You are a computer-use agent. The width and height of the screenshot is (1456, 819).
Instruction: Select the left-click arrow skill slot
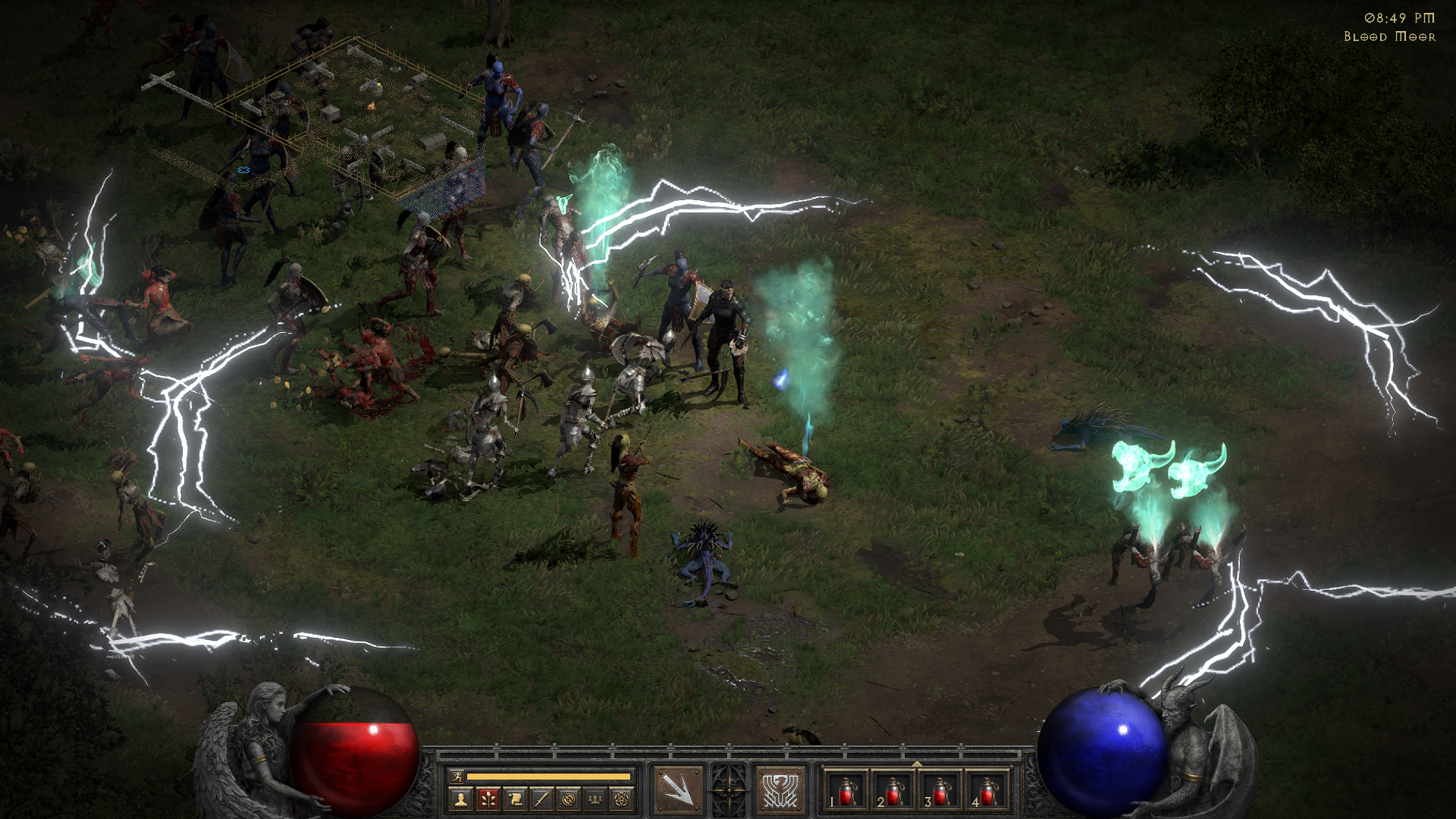point(678,790)
